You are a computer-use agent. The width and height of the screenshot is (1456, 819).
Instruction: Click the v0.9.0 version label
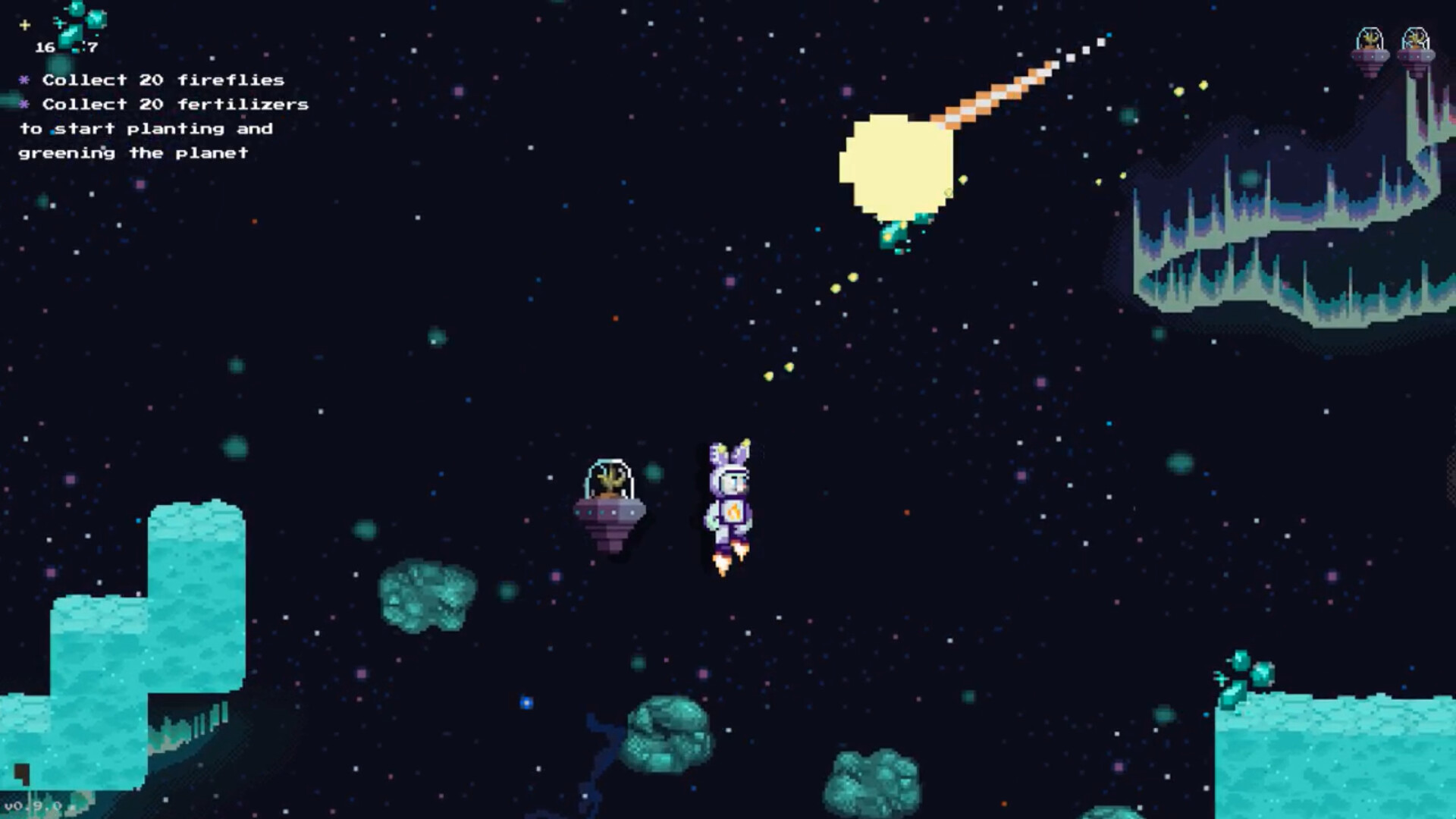pos(34,805)
